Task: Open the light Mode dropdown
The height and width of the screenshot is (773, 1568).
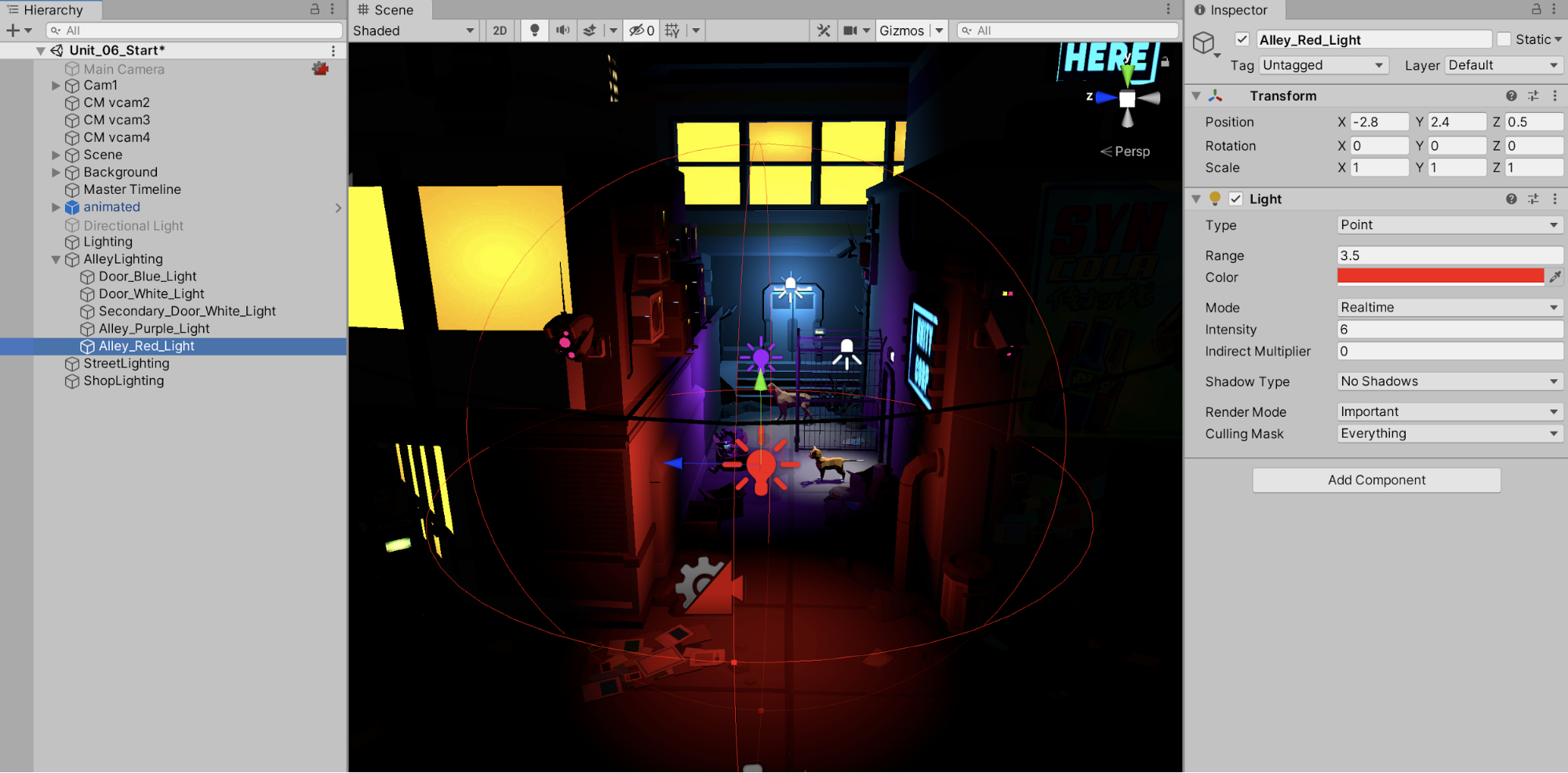Action: 1449,308
